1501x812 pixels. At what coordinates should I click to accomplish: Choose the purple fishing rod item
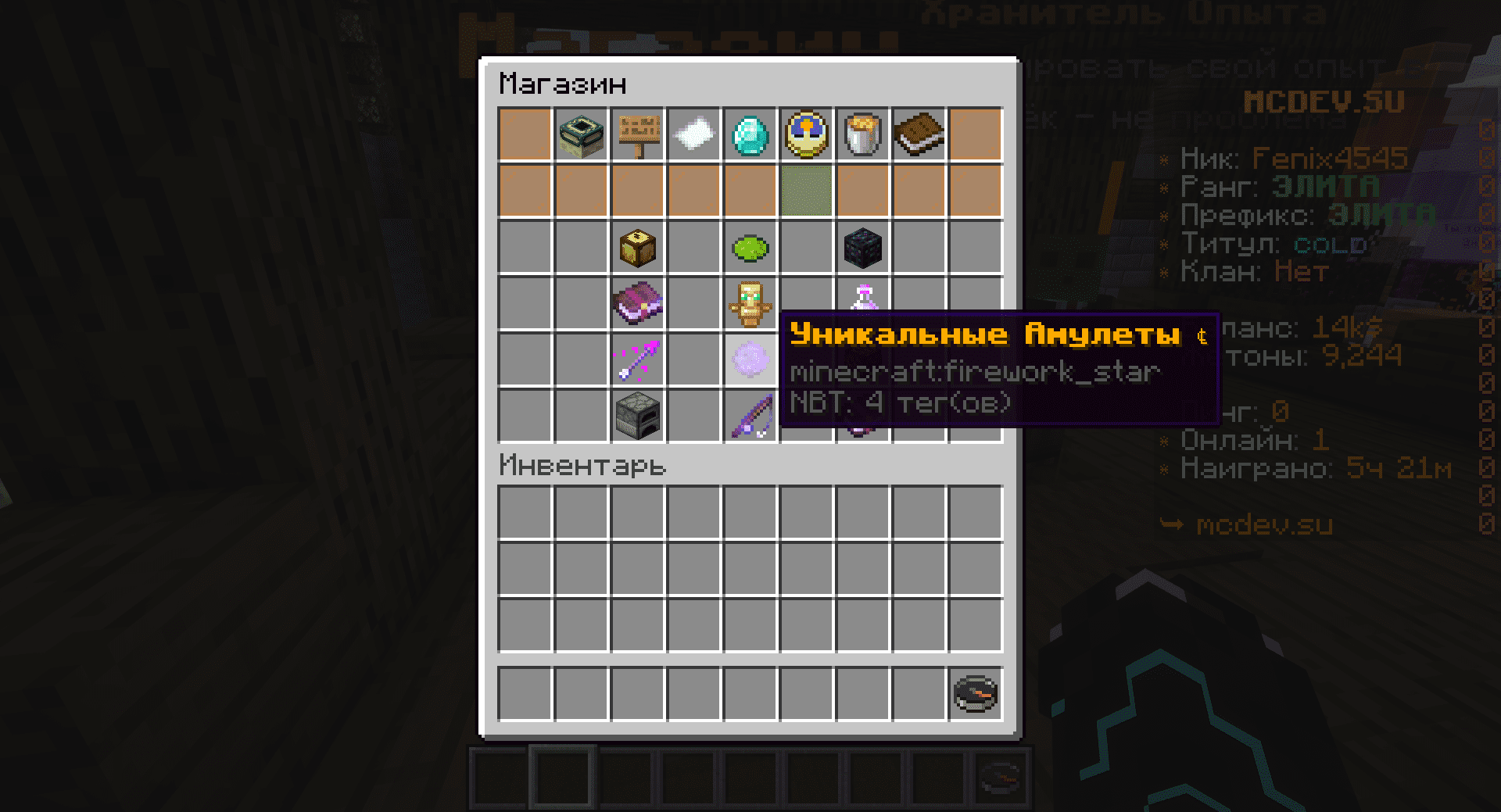pyautogui.click(x=750, y=416)
